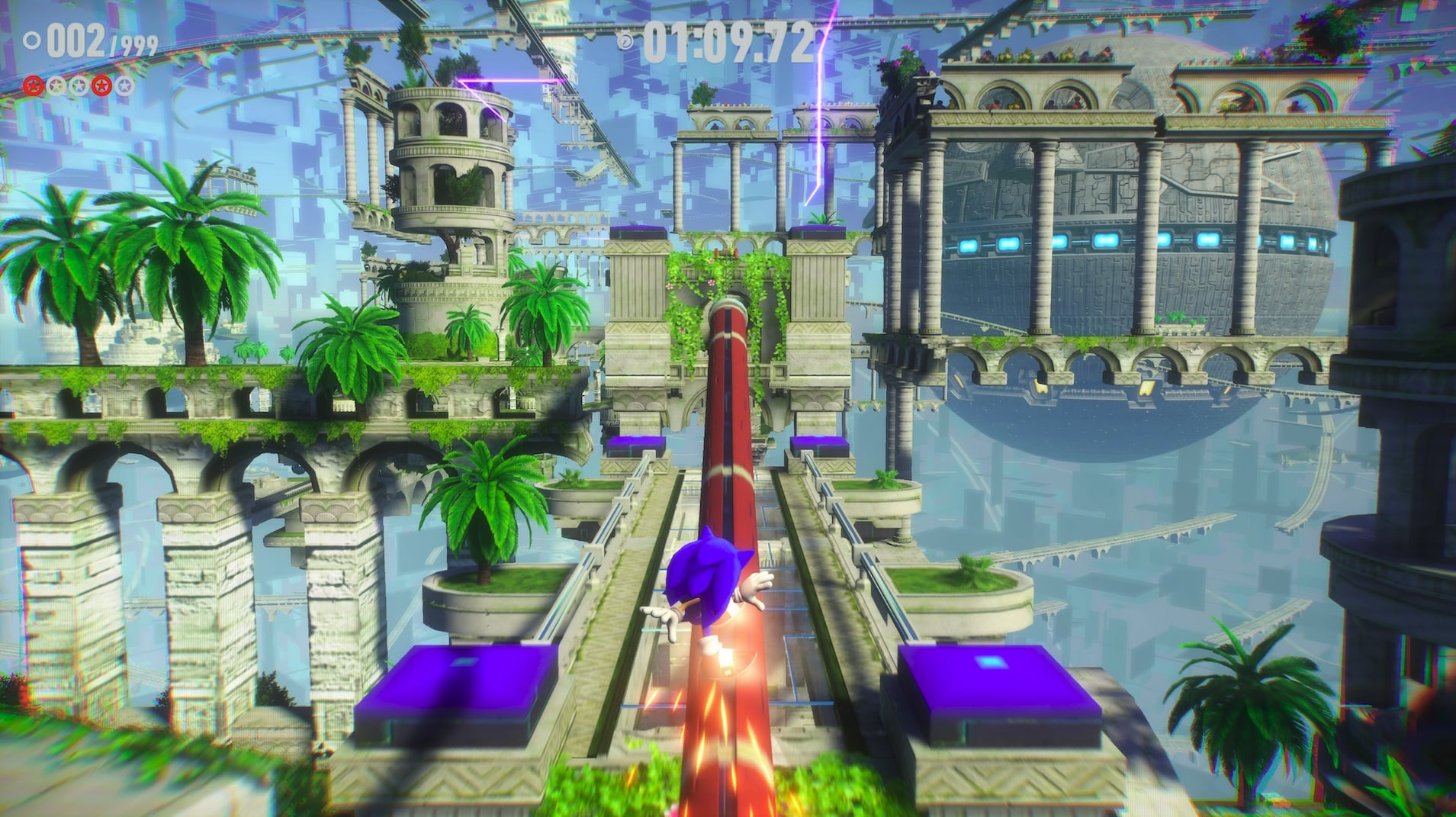Select the fifth star medal in the row
This screenshot has width=1456, height=817.
pos(124,86)
